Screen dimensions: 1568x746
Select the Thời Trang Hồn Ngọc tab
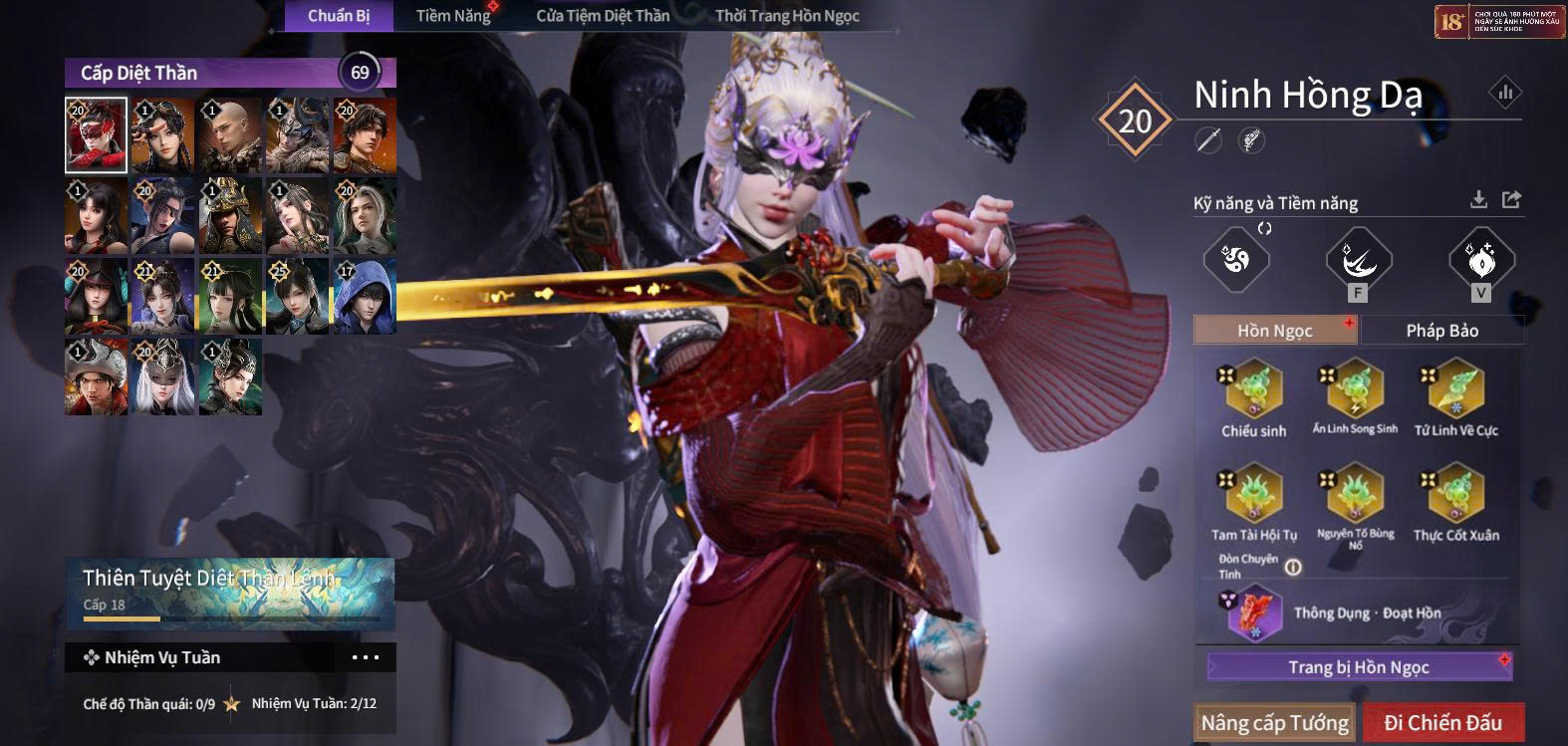(x=787, y=16)
